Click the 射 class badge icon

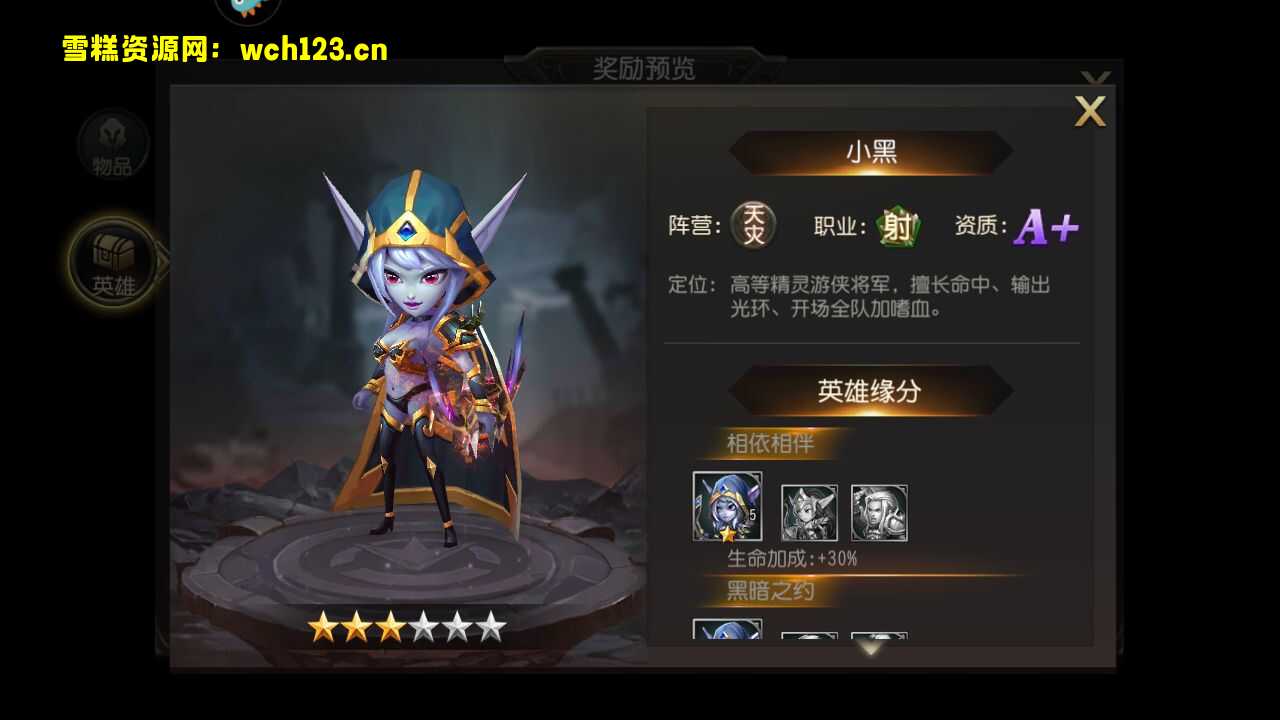898,226
